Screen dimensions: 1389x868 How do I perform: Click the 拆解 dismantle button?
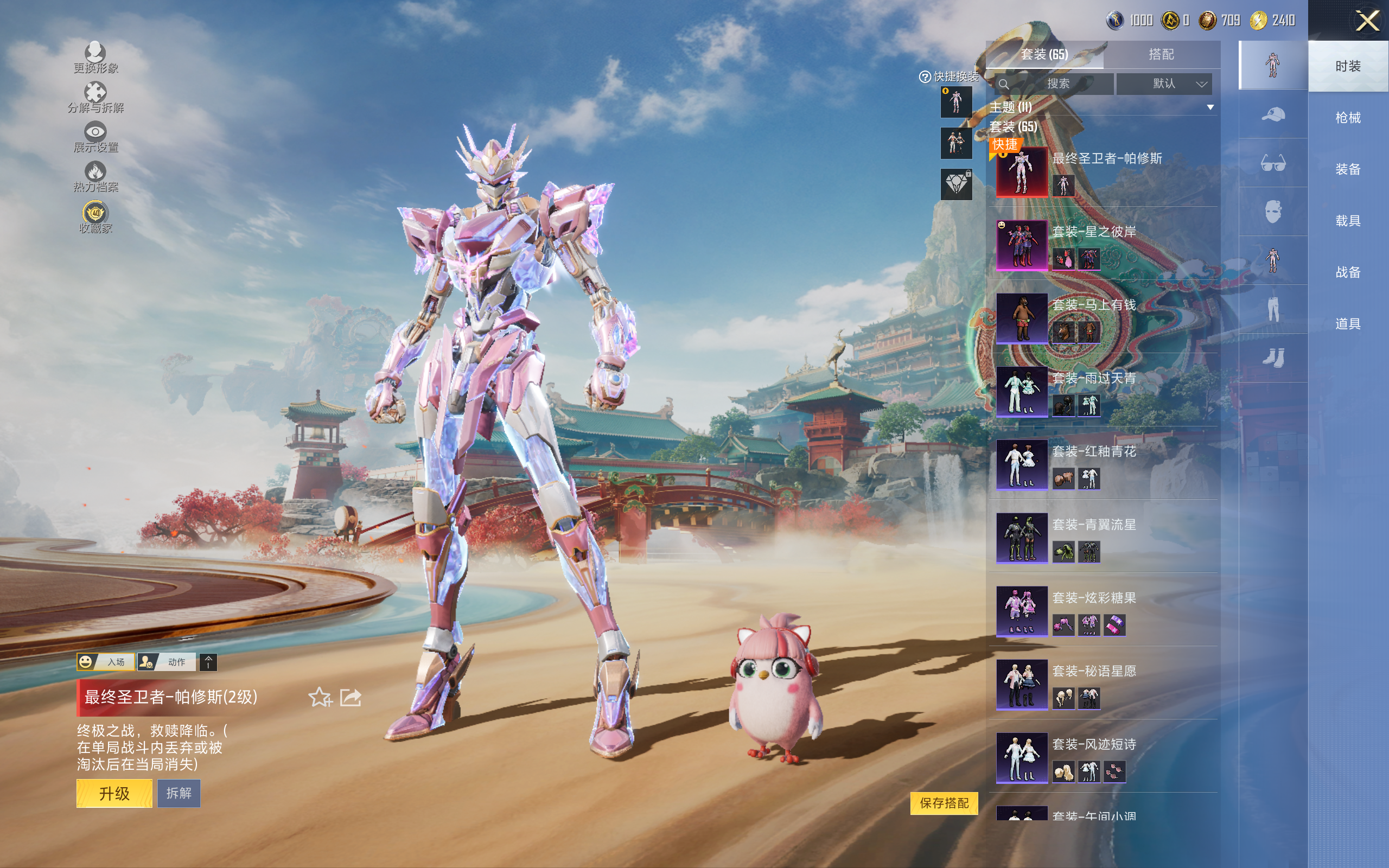(179, 793)
